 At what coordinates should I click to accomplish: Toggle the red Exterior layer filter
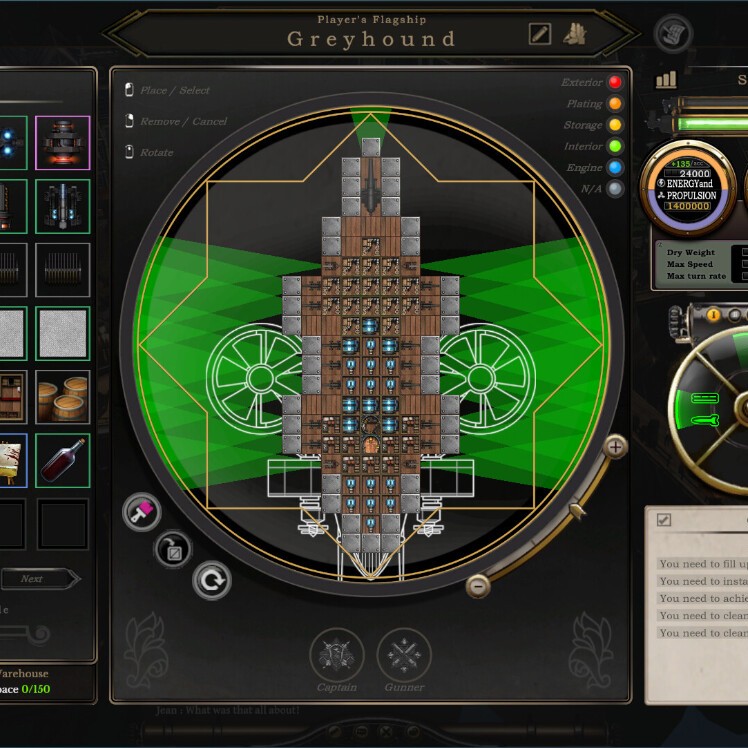pyautogui.click(x=615, y=82)
